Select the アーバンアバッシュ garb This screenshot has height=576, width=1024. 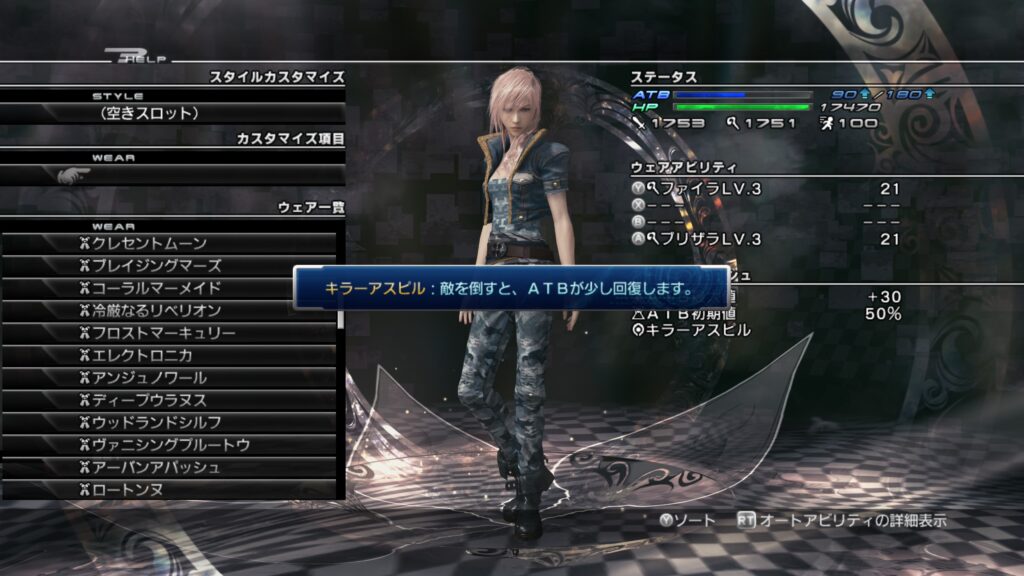pos(170,467)
